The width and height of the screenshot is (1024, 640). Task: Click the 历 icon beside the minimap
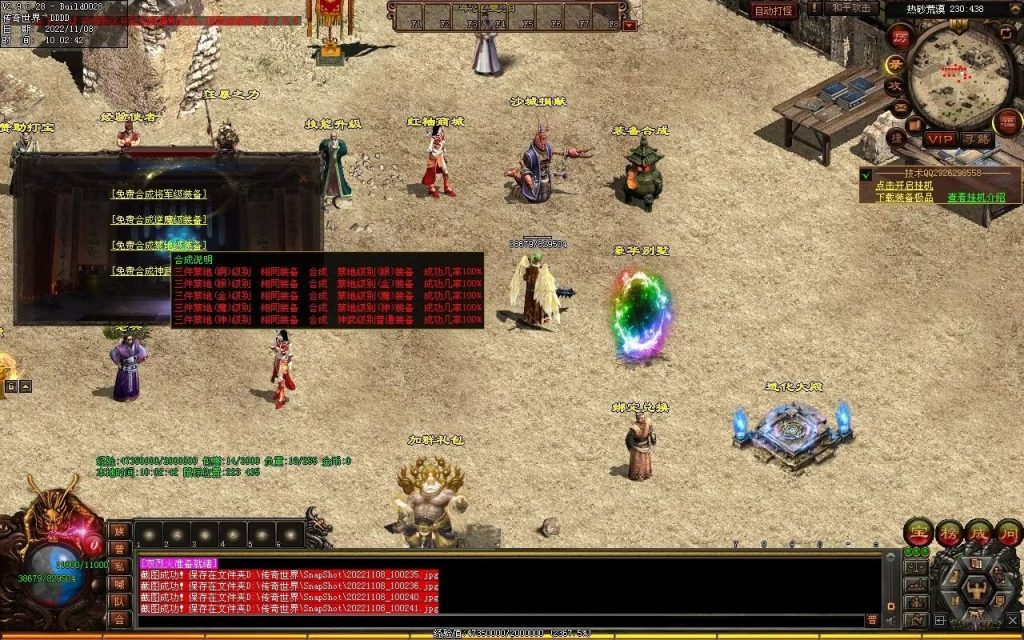pyautogui.click(x=899, y=38)
